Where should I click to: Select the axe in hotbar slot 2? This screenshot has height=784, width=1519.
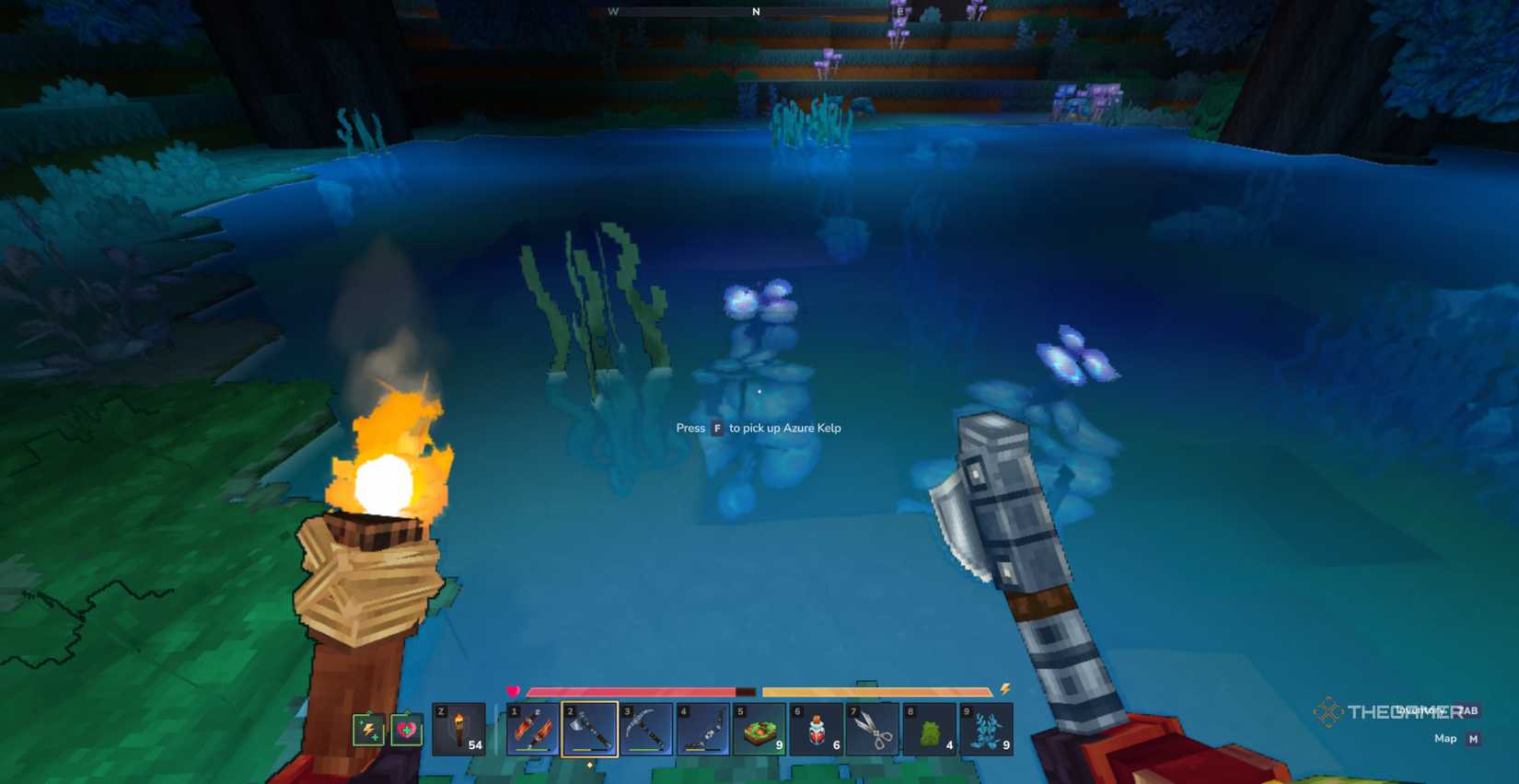click(x=589, y=731)
